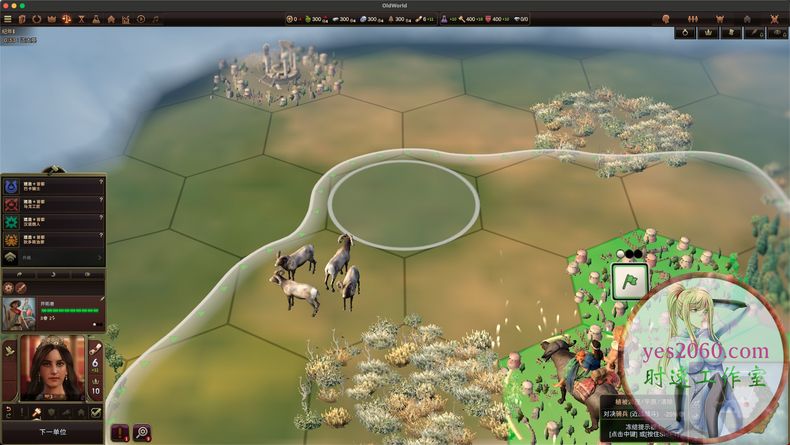Click the green flag unit marker
This screenshot has width=790, height=445.
point(627,282)
